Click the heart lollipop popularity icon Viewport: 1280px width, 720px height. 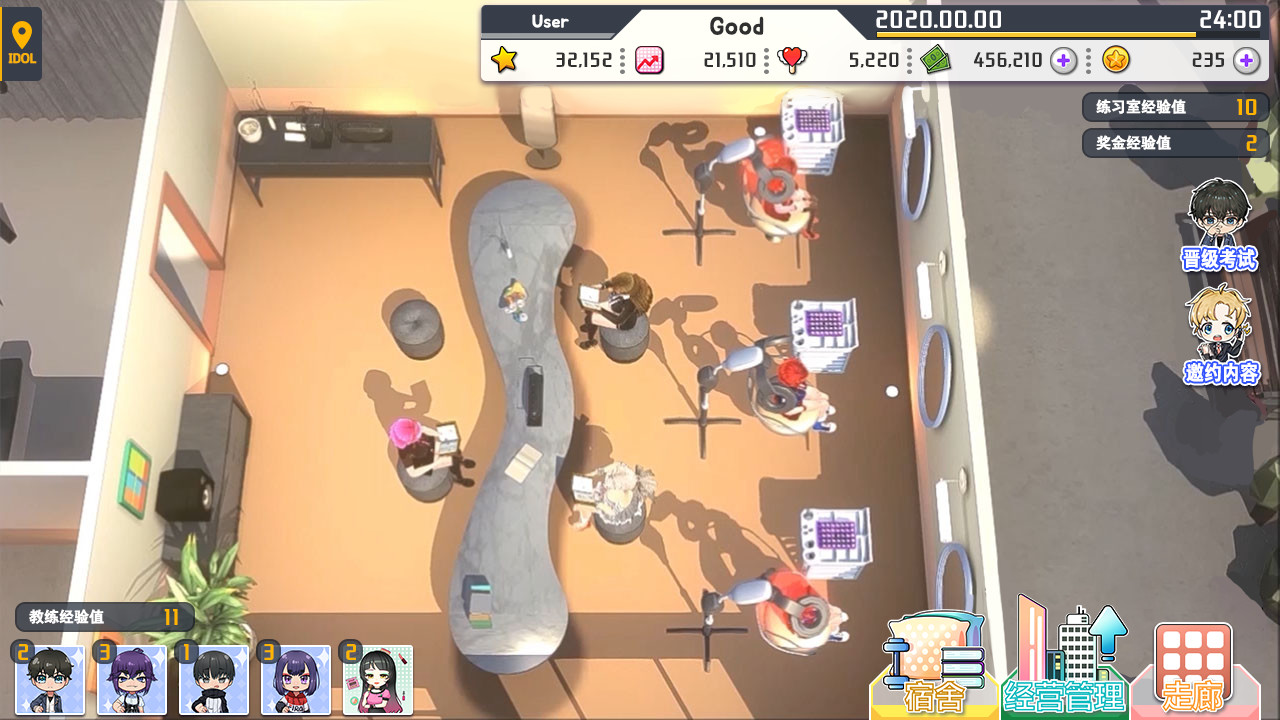pos(790,60)
